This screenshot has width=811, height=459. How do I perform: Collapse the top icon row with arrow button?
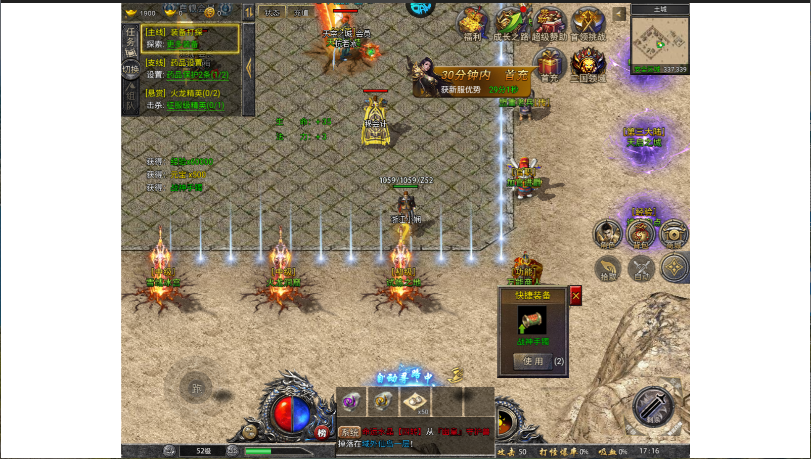(619, 15)
